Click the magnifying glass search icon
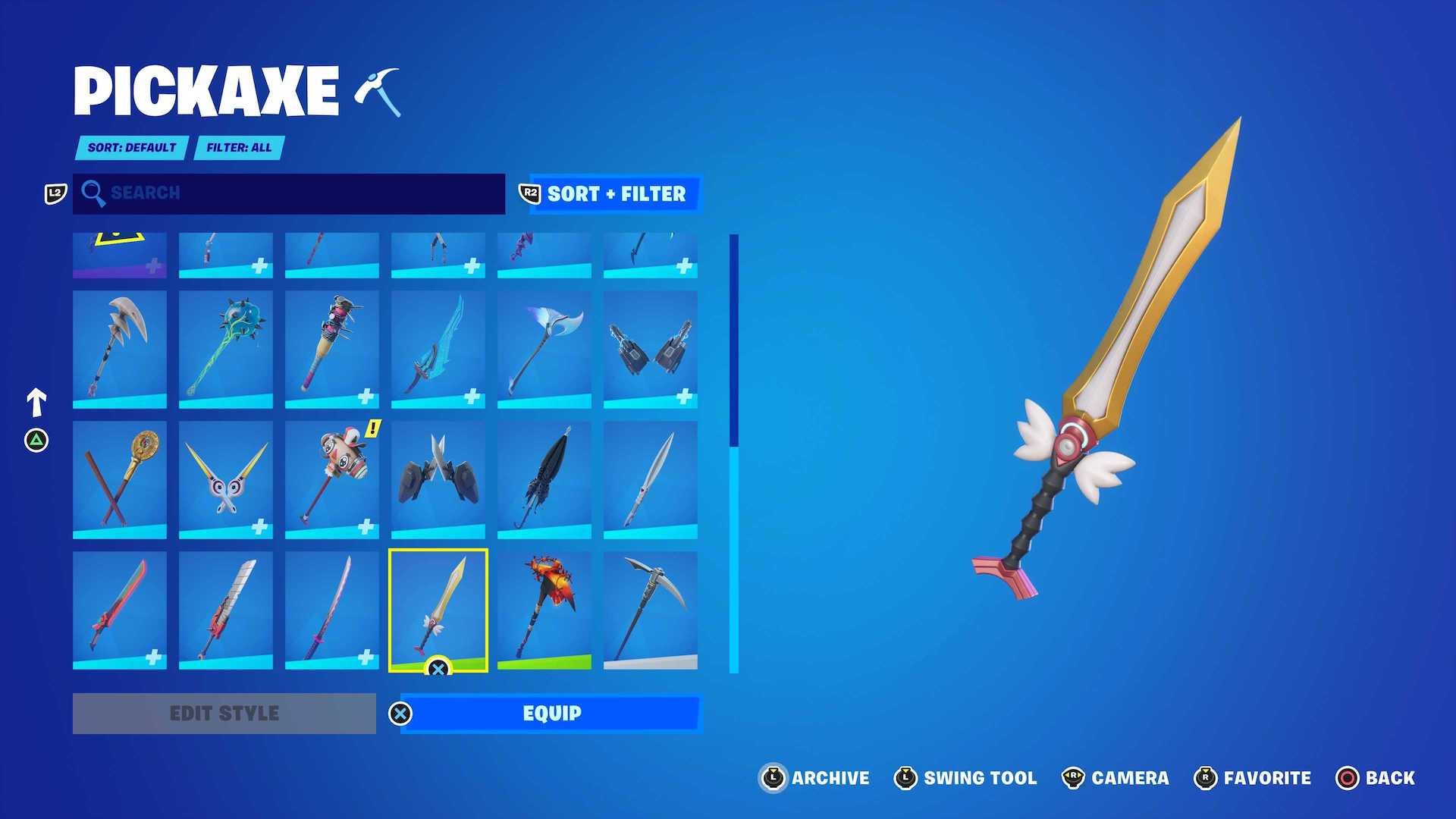Viewport: 1456px width, 819px height. (x=94, y=194)
